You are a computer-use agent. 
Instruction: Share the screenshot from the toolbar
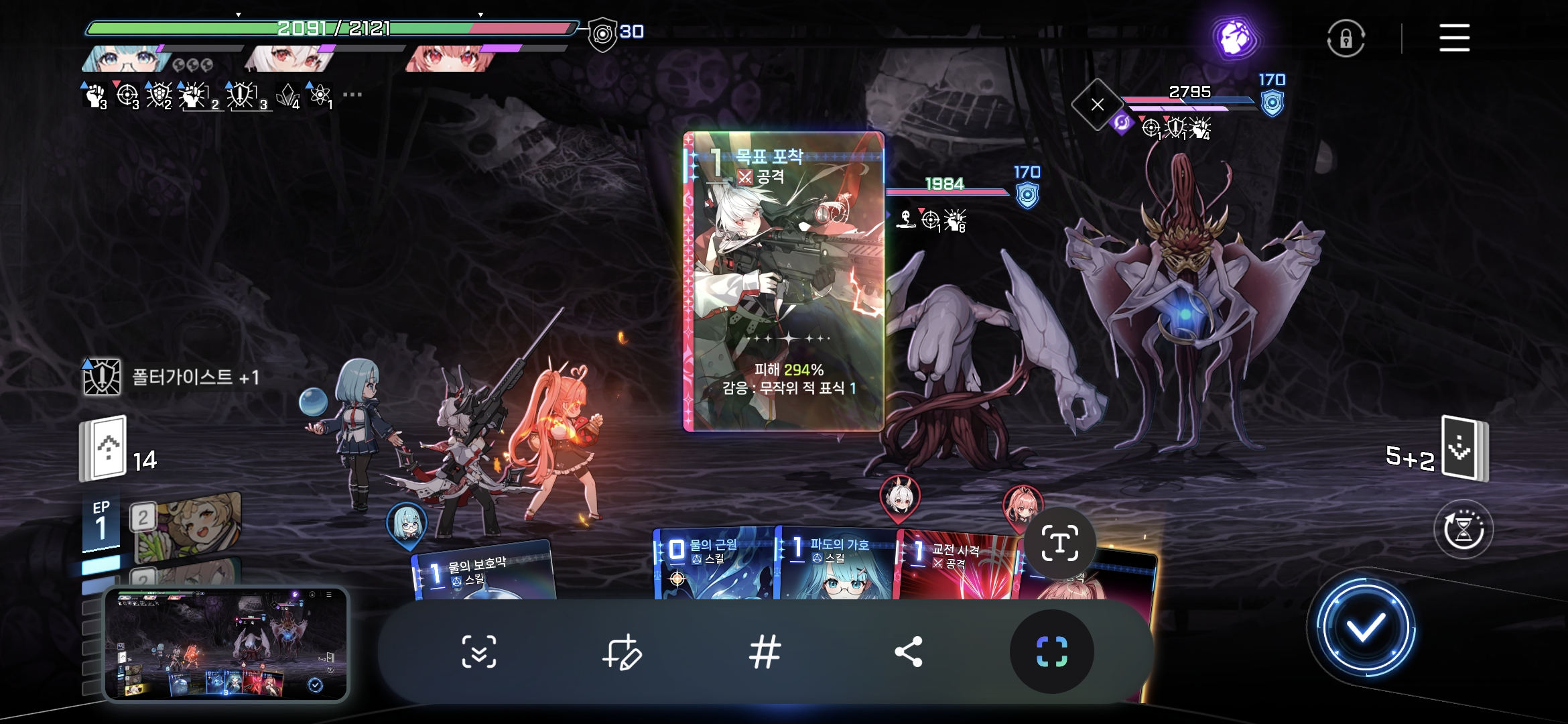[908, 652]
